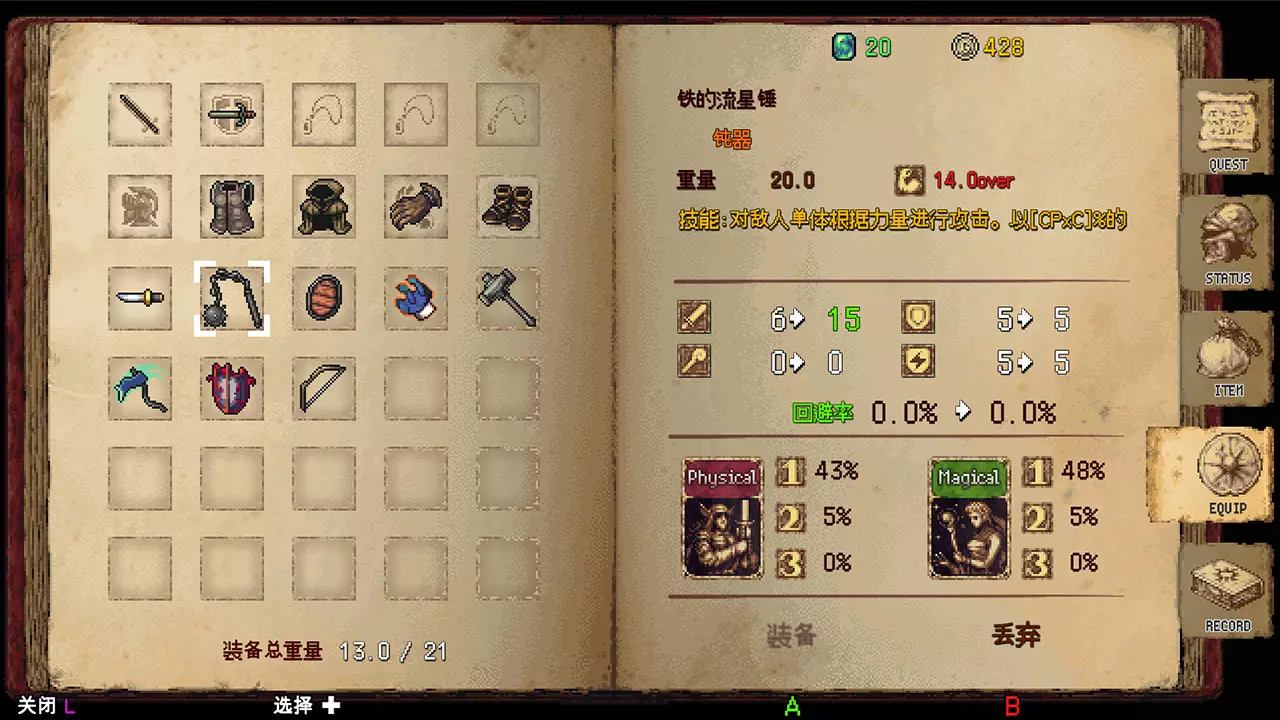This screenshot has width=1280, height=720.
Task: Select the round orange buckler shield
Action: click(324, 299)
